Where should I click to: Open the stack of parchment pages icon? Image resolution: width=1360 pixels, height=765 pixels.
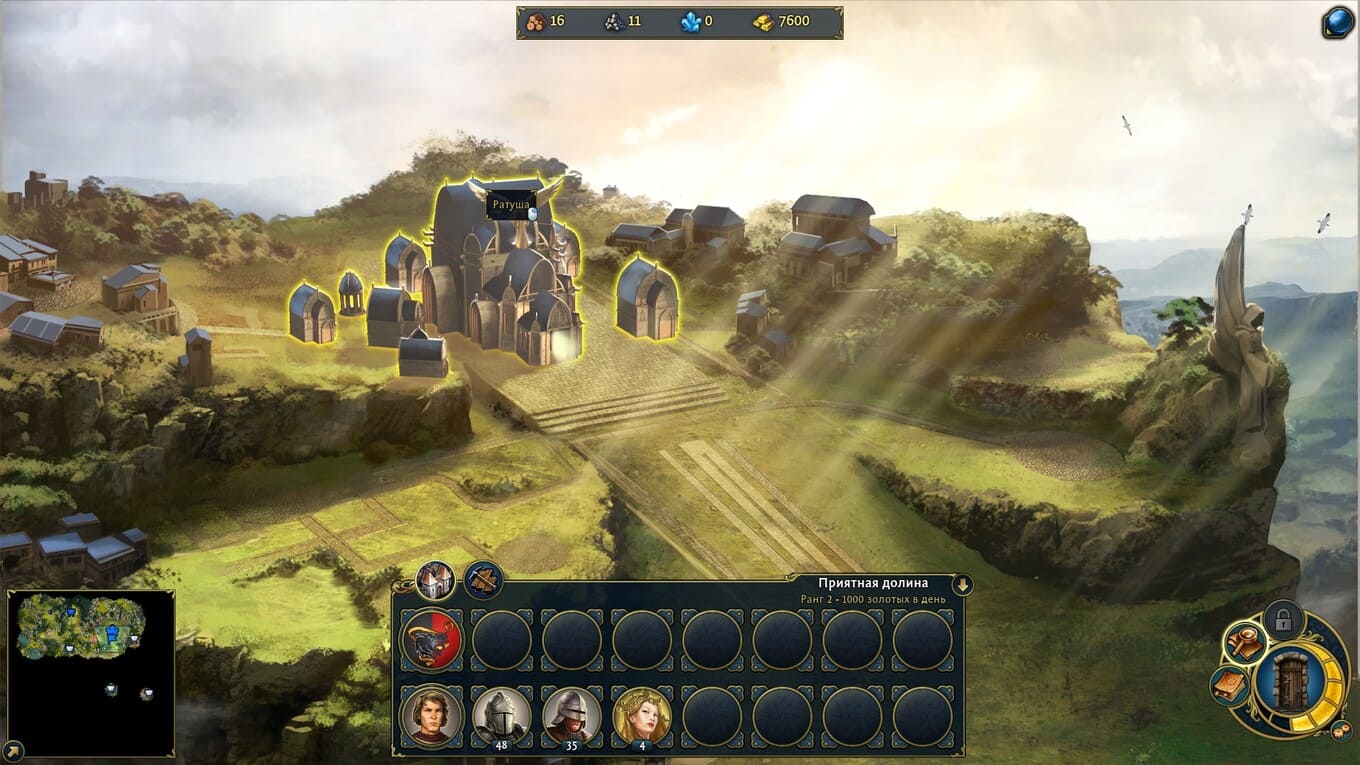coord(1229,686)
